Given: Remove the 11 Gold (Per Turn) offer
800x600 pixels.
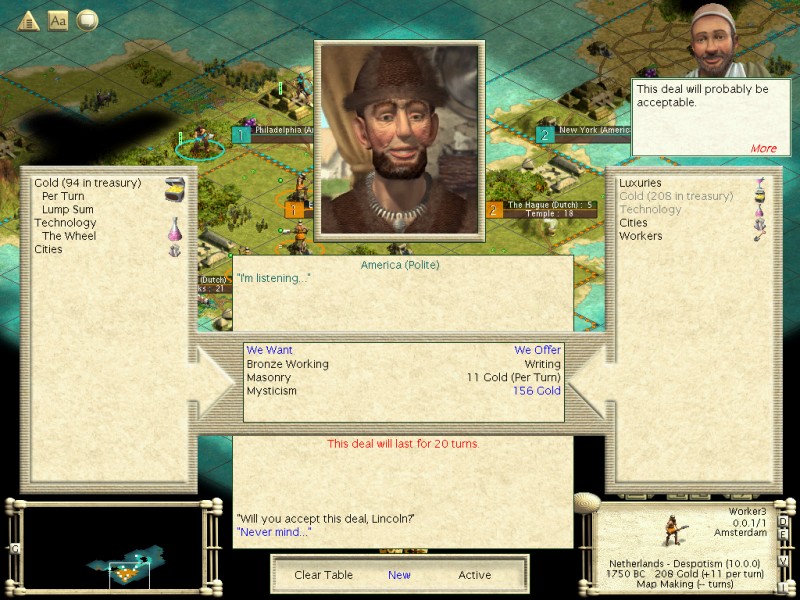Looking at the screenshot, I should 514,378.
